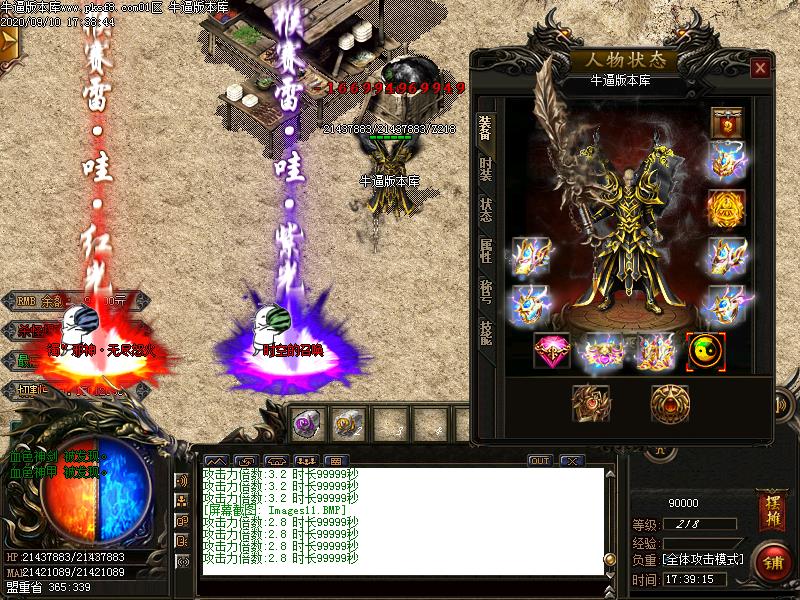Viewport: 800px width, 600px height.
Task: Select the 装备 equipment tab
Action: pyautogui.click(x=486, y=127)
